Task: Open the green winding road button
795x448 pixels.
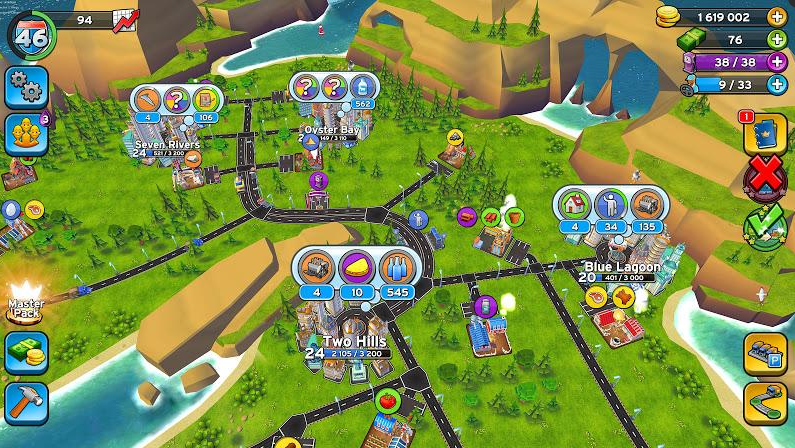Action: (765, 403)
